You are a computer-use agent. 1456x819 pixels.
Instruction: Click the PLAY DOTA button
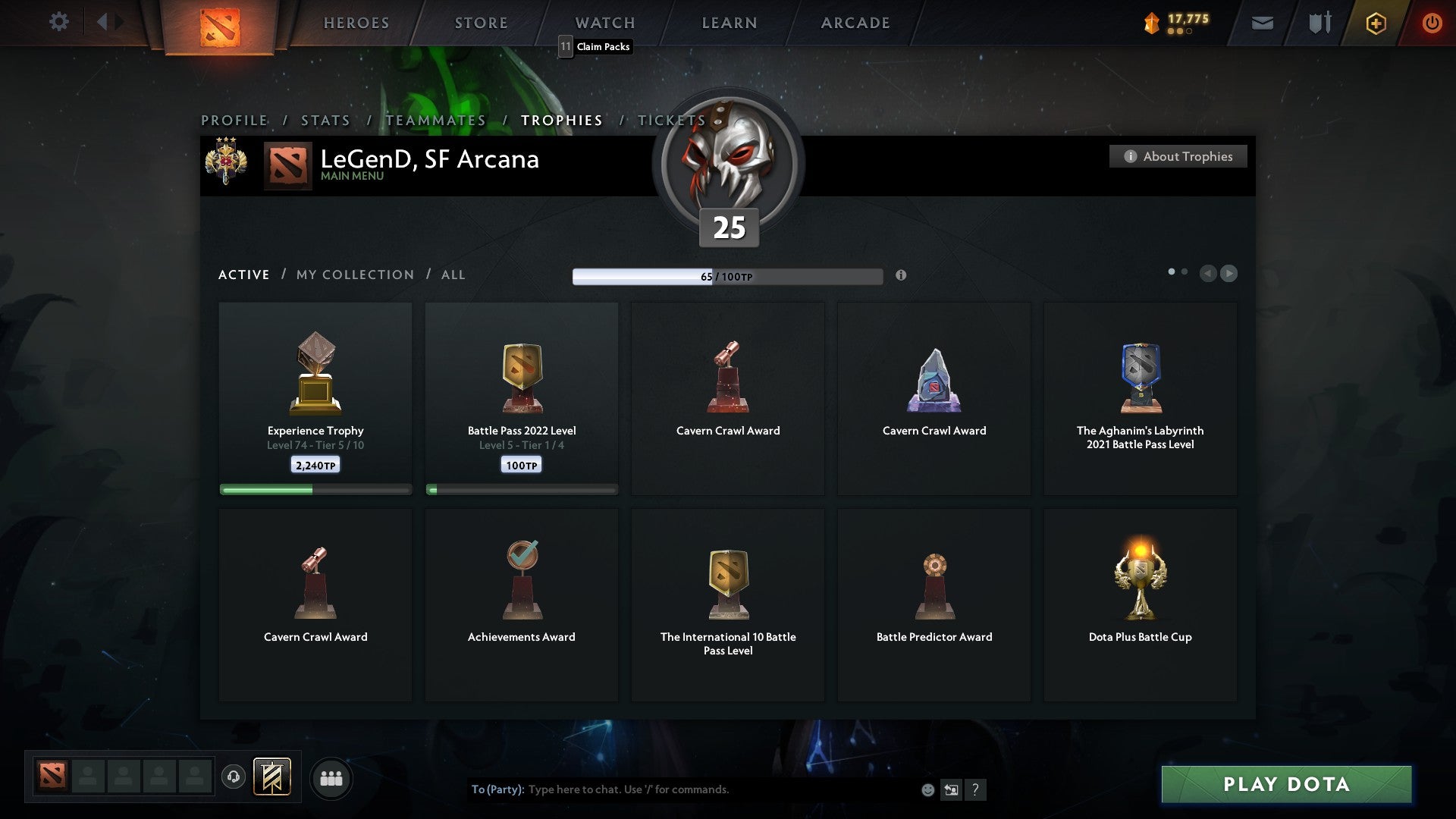[x=1285, y=785]
